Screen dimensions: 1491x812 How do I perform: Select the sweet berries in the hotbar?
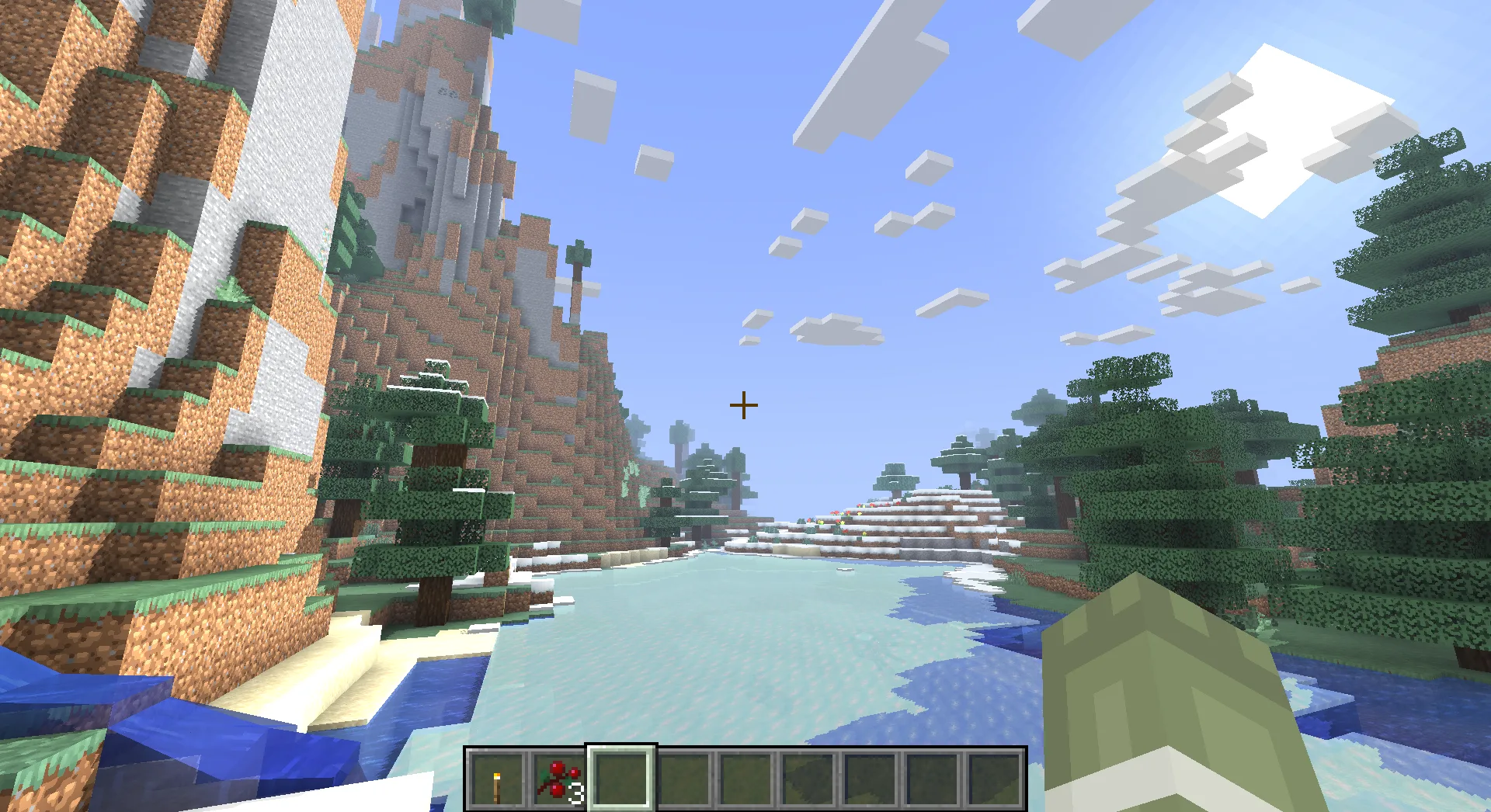[556, 780]
